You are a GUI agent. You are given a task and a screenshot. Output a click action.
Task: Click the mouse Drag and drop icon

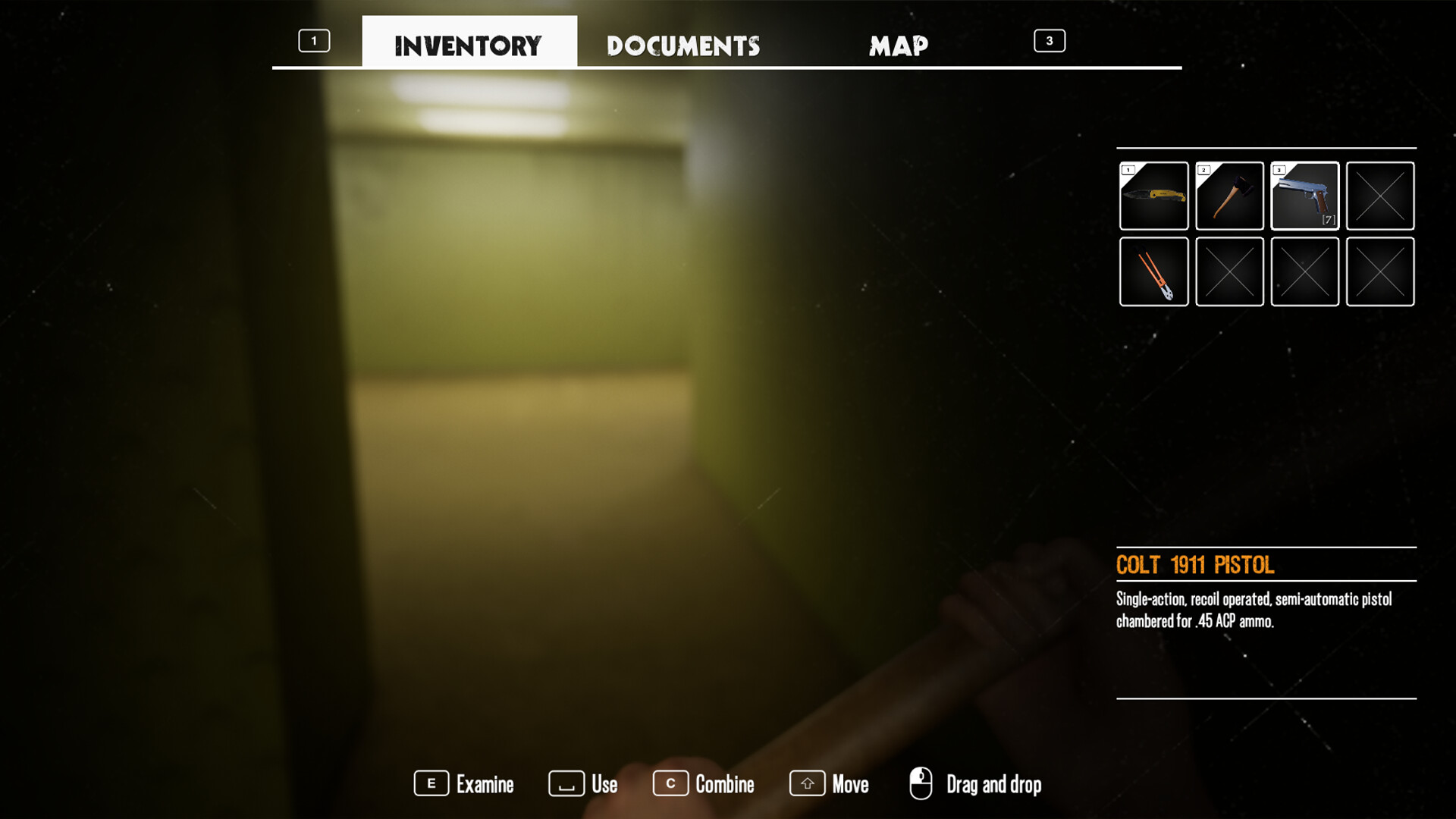(x=921, y=781)
